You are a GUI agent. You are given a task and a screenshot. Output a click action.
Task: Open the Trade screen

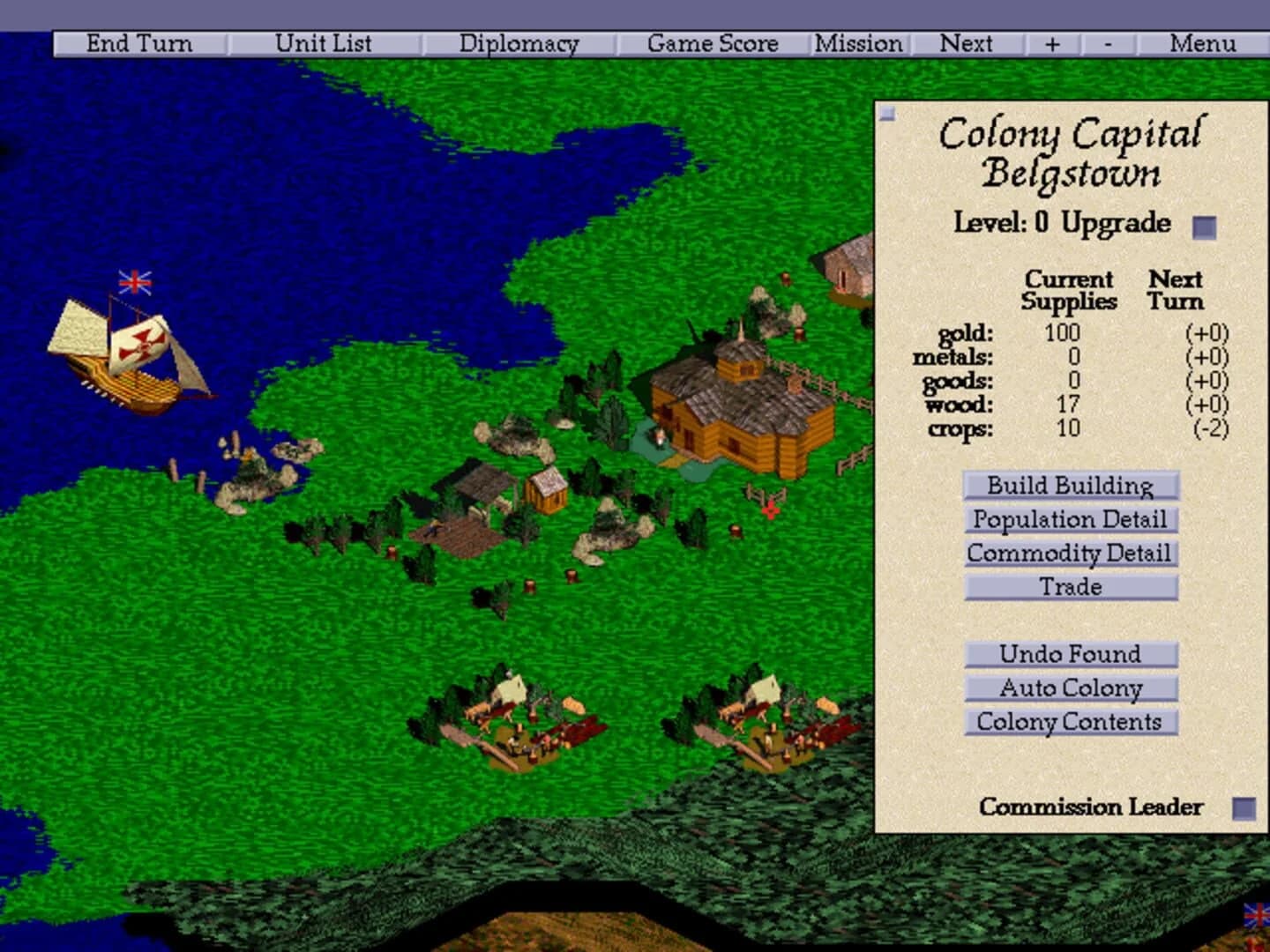1070,587
